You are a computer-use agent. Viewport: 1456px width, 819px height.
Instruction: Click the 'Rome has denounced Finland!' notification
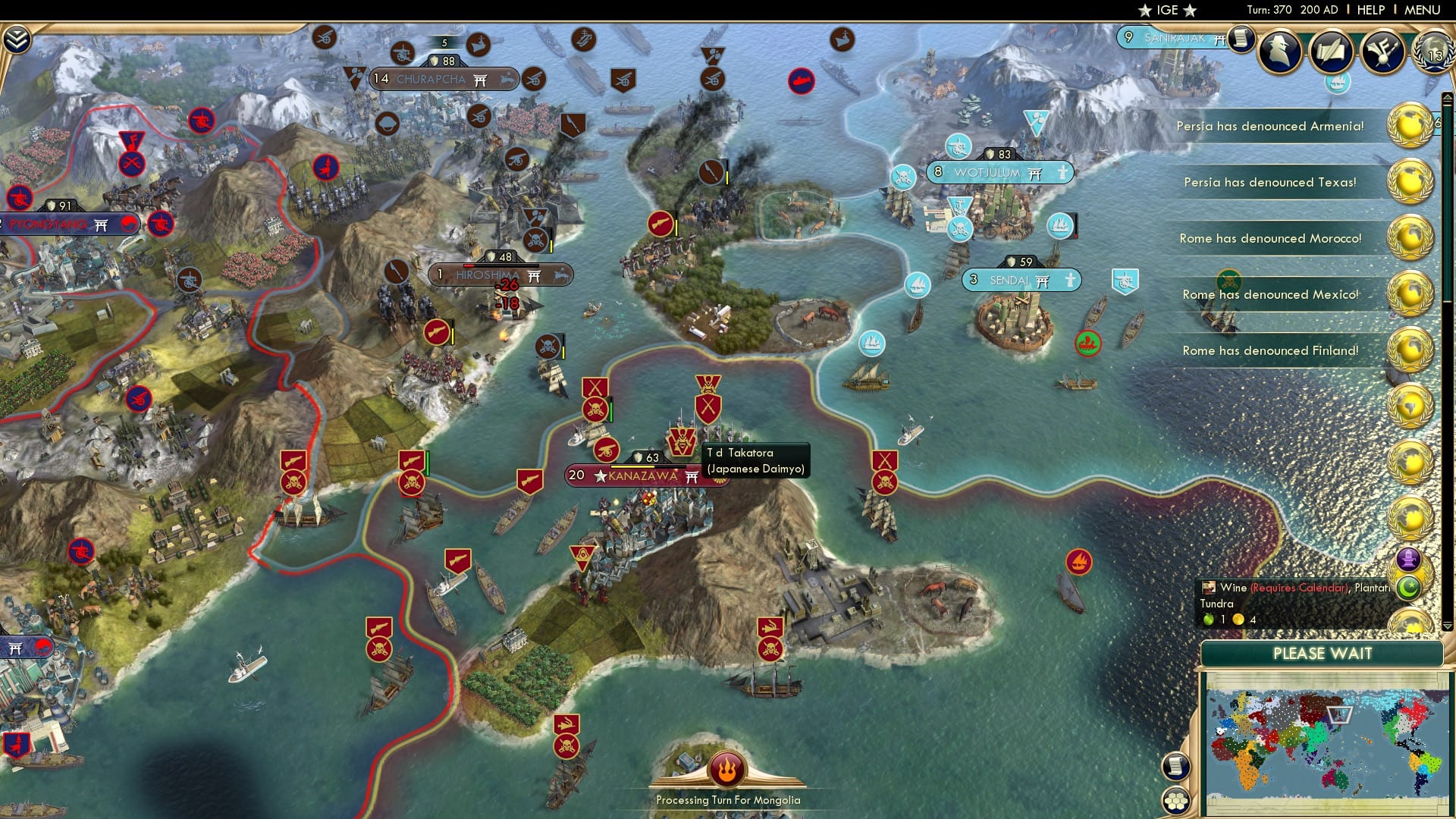1270,350
